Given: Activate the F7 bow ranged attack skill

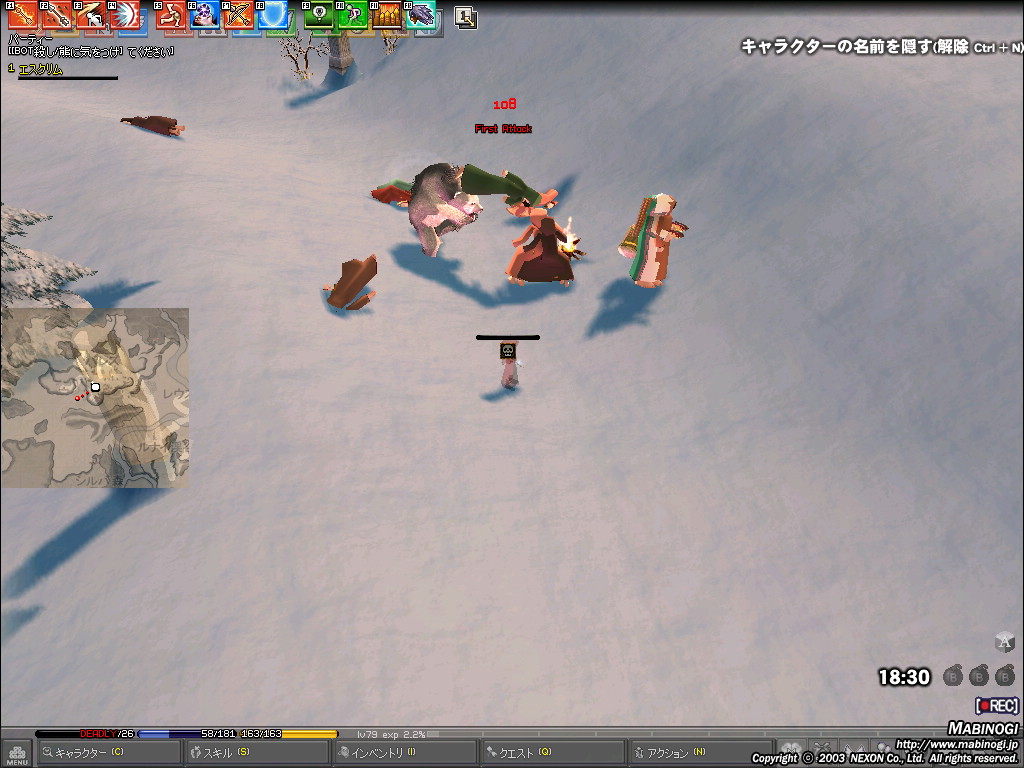Looking at the screenshot, I should [239, 14].
